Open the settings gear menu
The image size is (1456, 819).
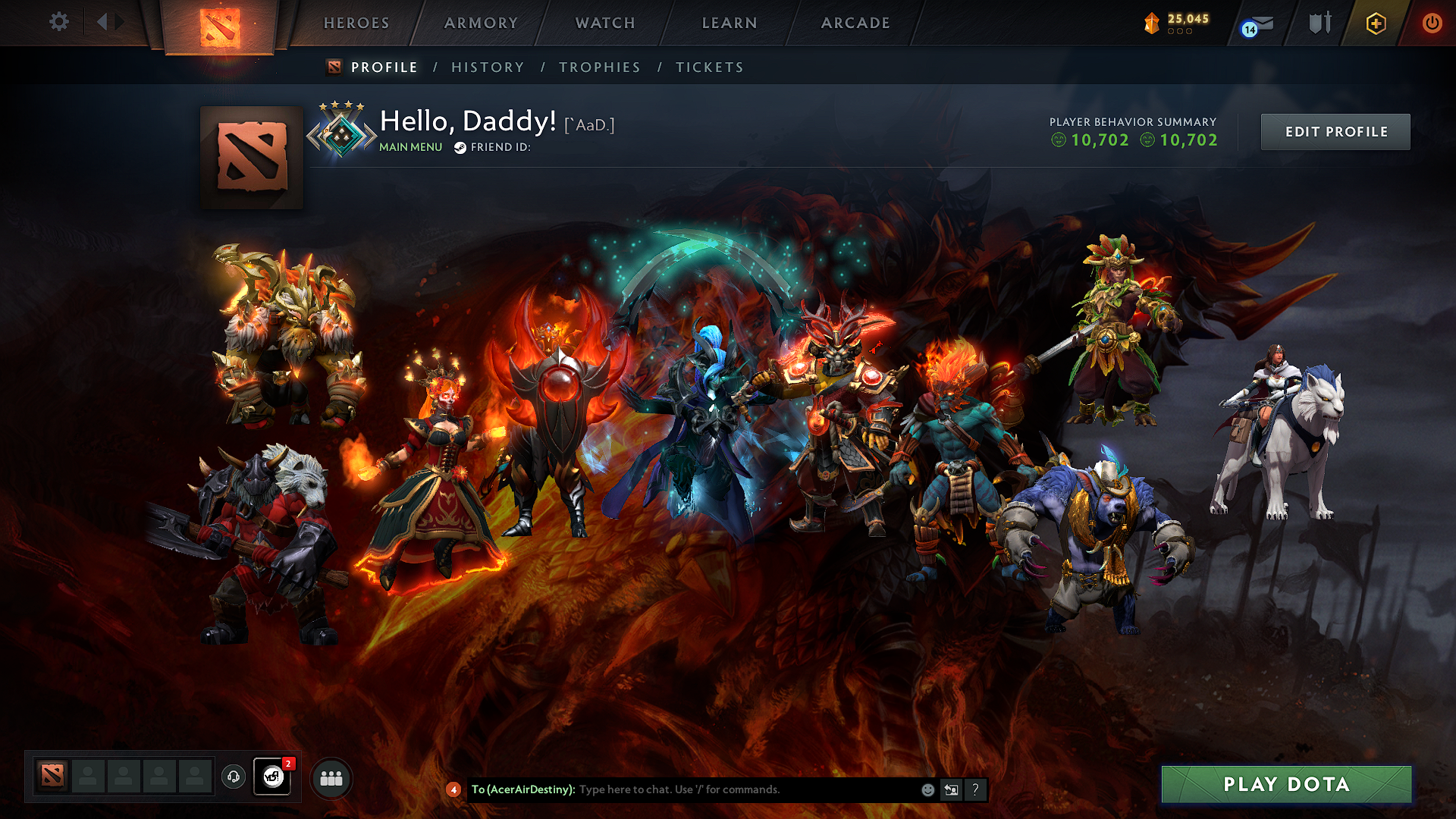click(x=58, y=22)
